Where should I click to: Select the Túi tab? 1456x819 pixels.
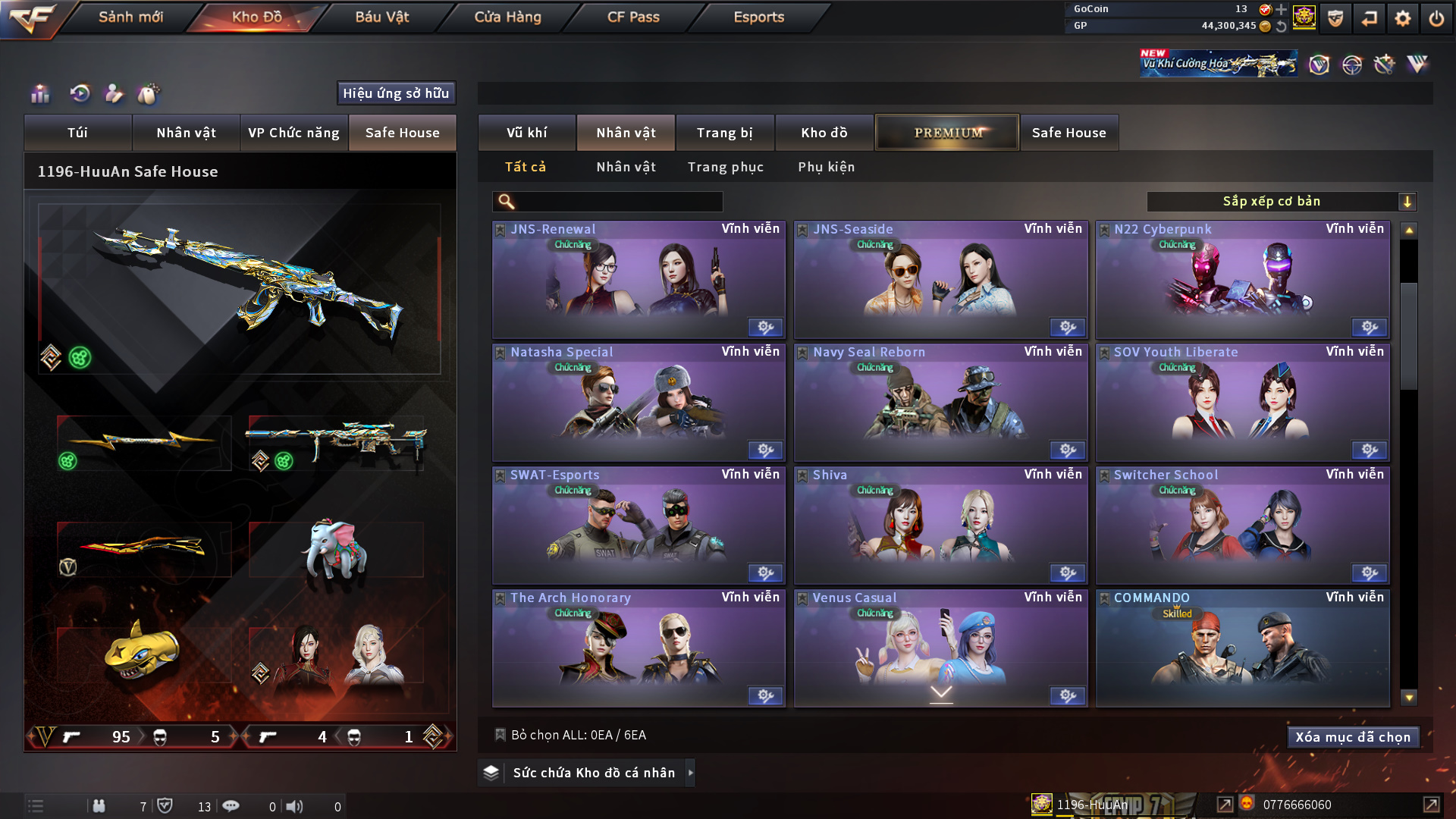pos(77,133)
